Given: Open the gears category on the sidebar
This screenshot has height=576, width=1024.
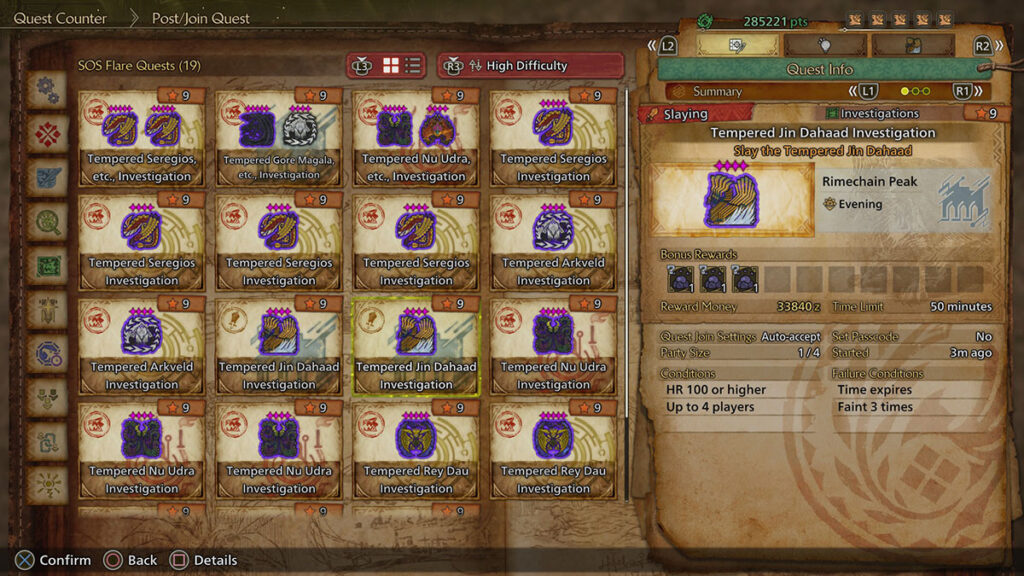Looking at the screenshot, I should coord(47,90).
